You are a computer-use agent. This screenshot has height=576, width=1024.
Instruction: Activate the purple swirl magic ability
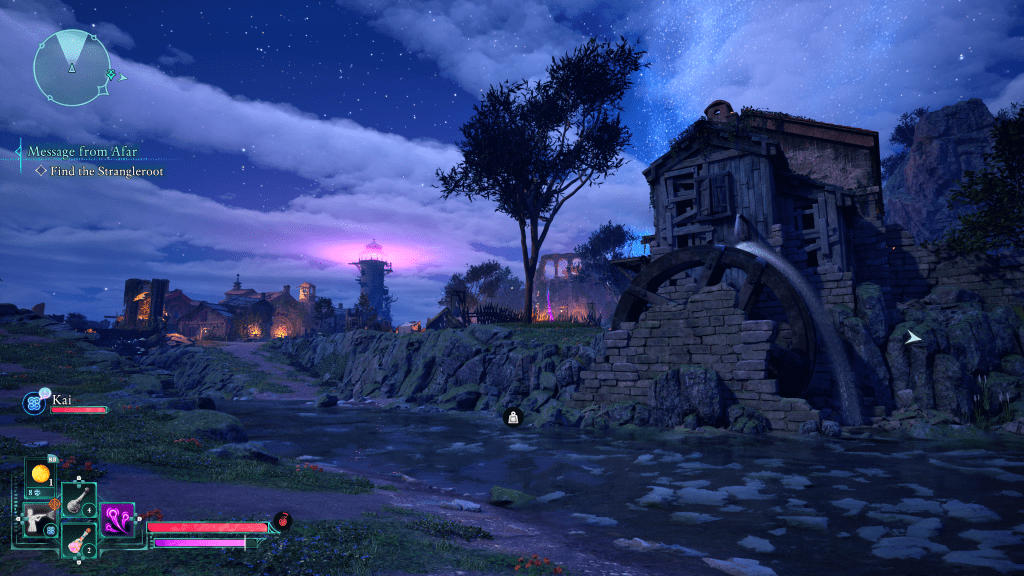click(118, 518)
